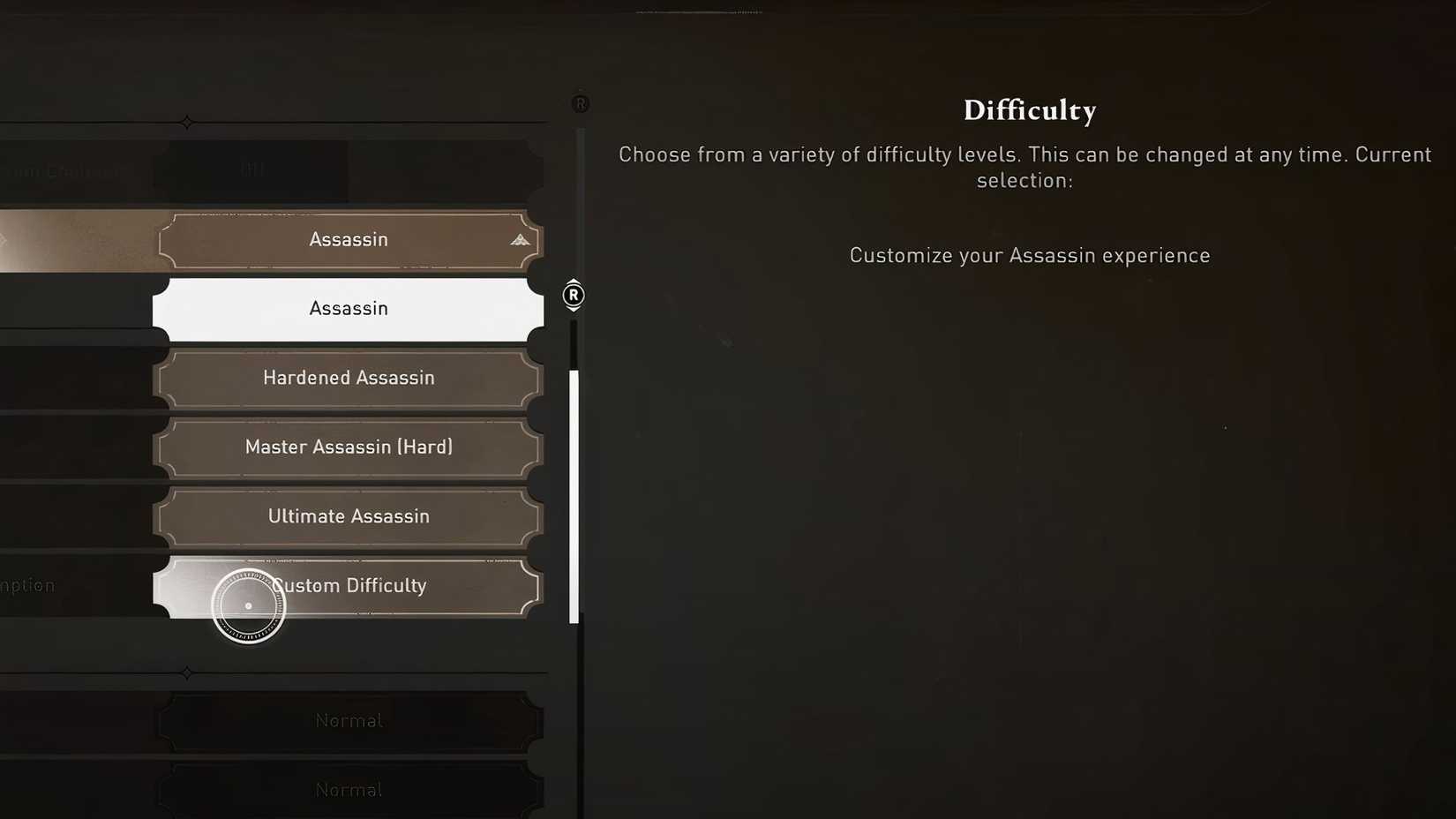Choose the Hardened Assassin difficulty option
The image size is (1456, 819).
pos(349,378)
